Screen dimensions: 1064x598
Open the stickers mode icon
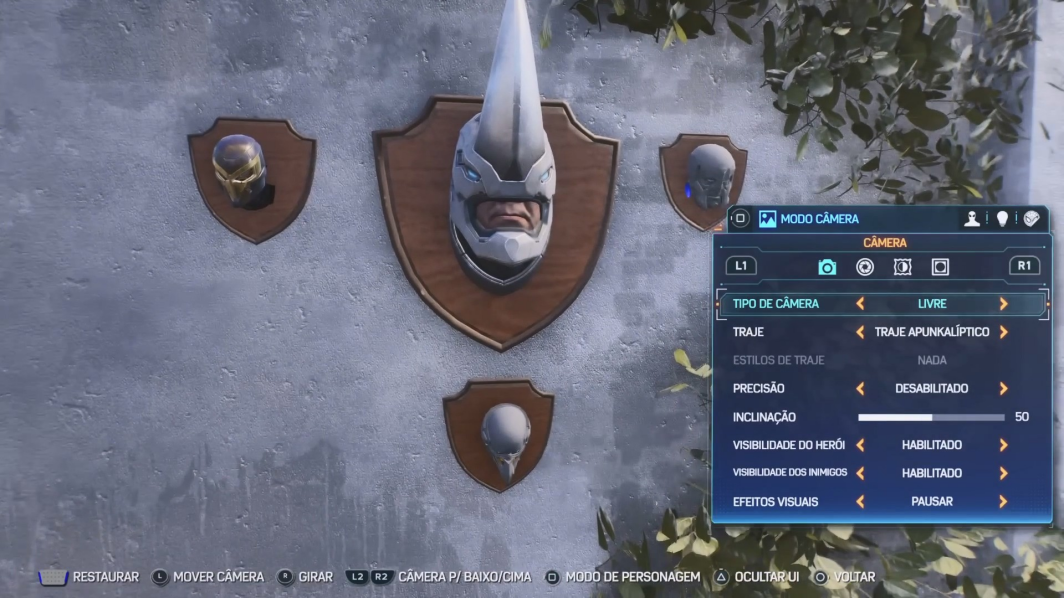click(x=1031, y=219)
